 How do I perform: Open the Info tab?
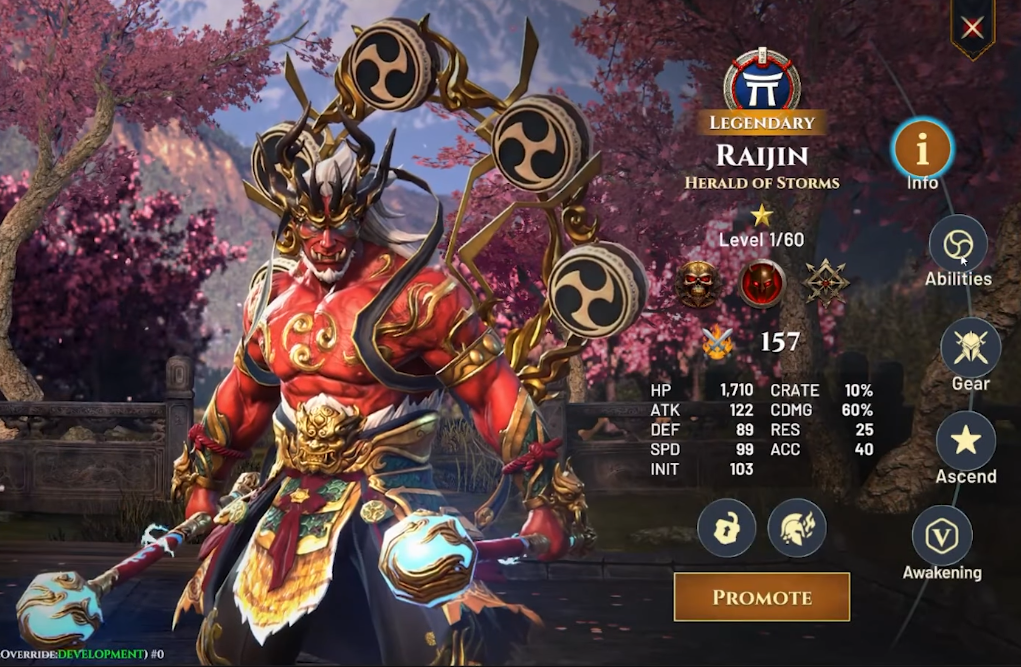click(923, 150)
